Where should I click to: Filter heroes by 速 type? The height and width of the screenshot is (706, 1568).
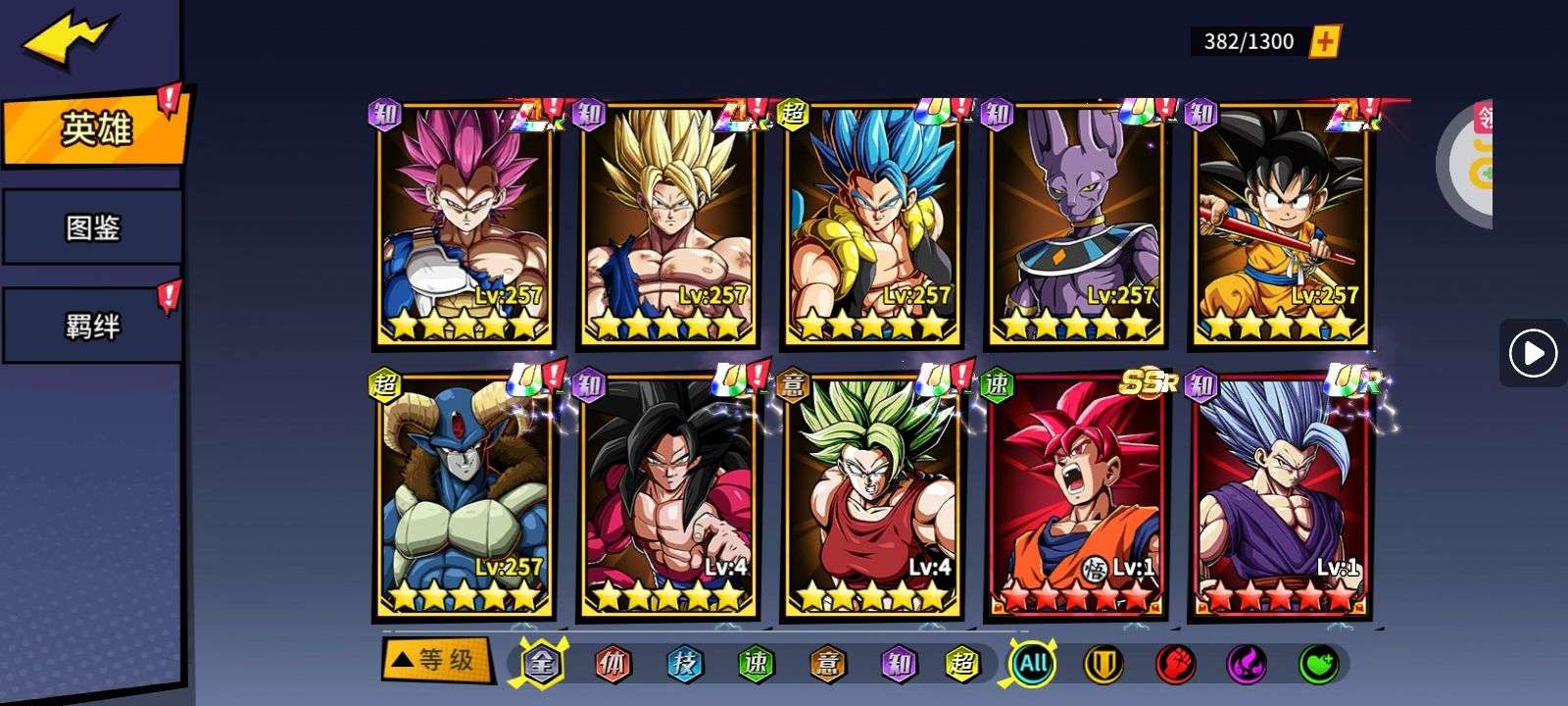756,664
